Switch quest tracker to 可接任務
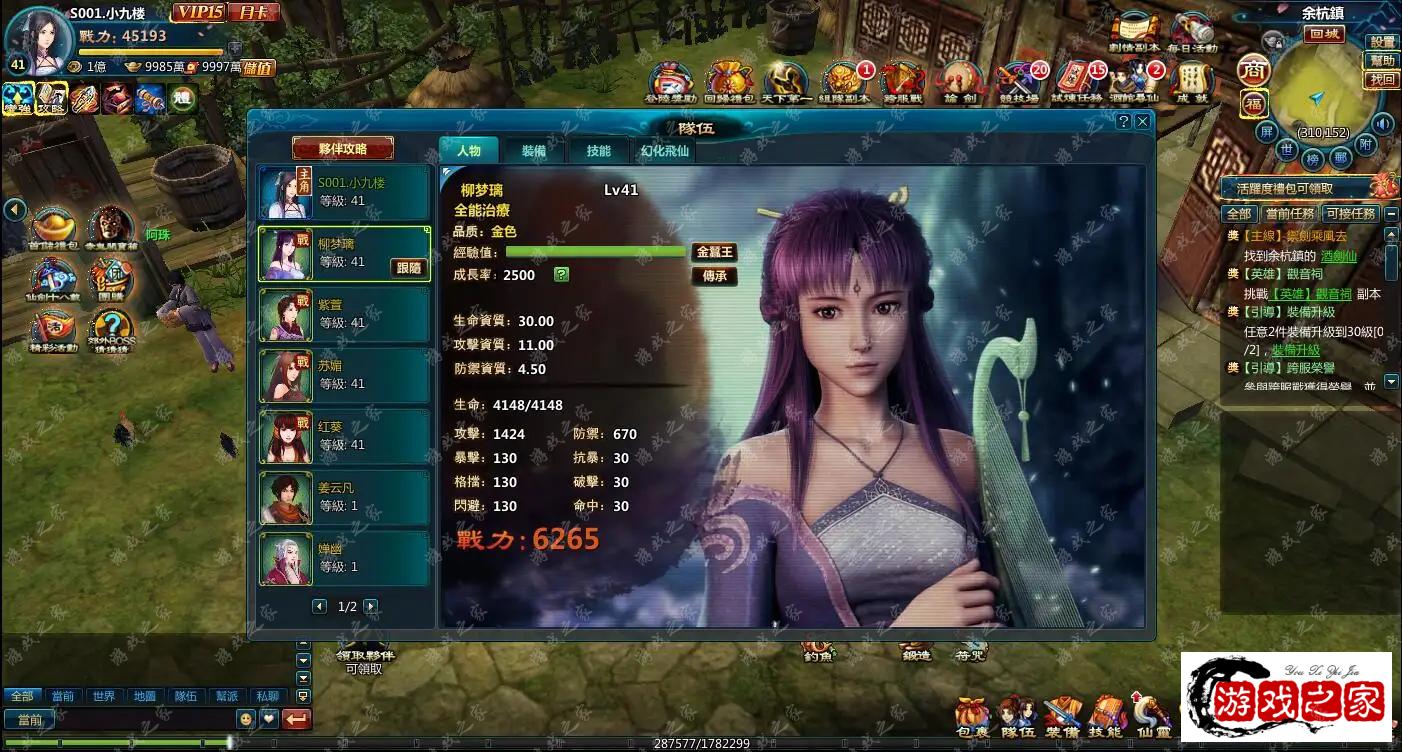The height and width of the screenshot is (752, 1402). point(1350,214)
